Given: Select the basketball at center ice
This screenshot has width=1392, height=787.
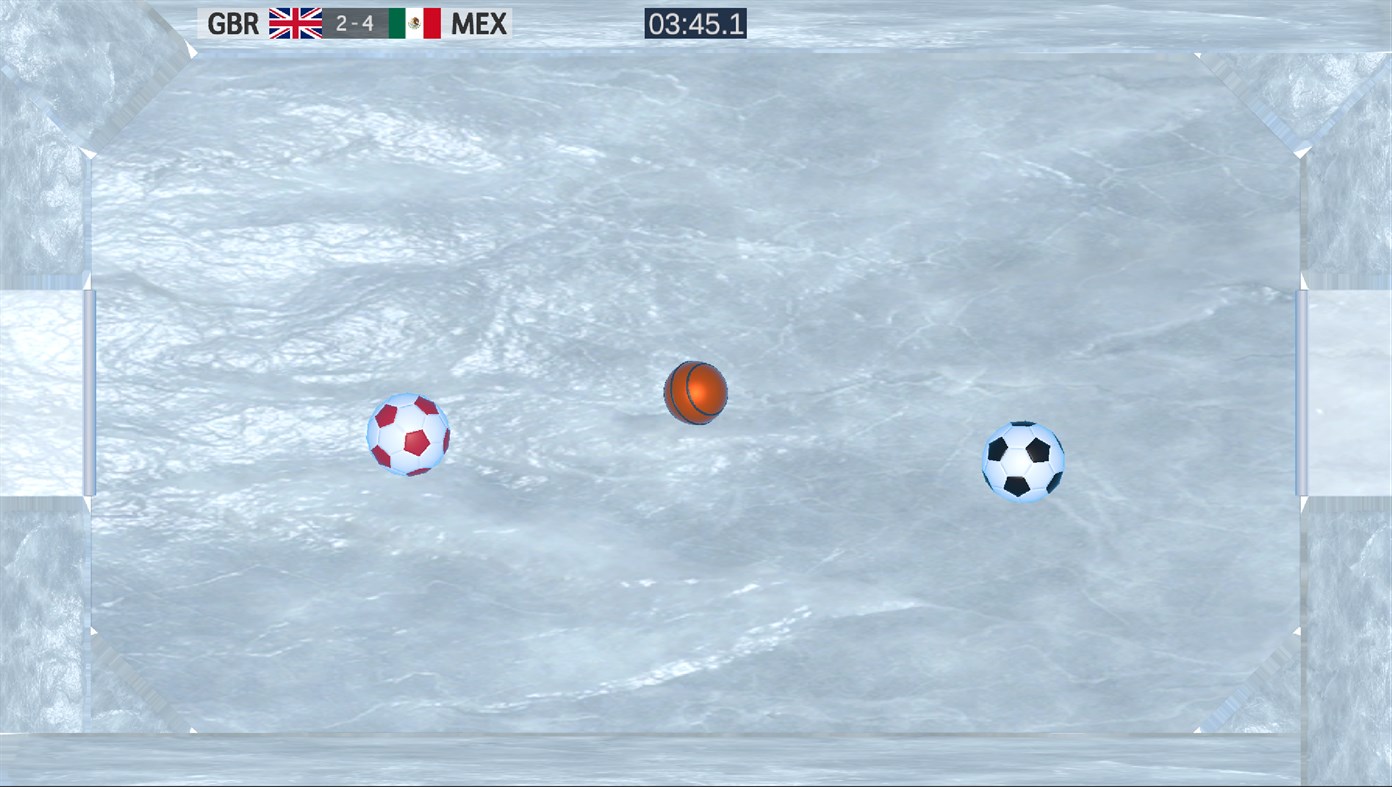Looking at the screenshot, I should [696, 392].
